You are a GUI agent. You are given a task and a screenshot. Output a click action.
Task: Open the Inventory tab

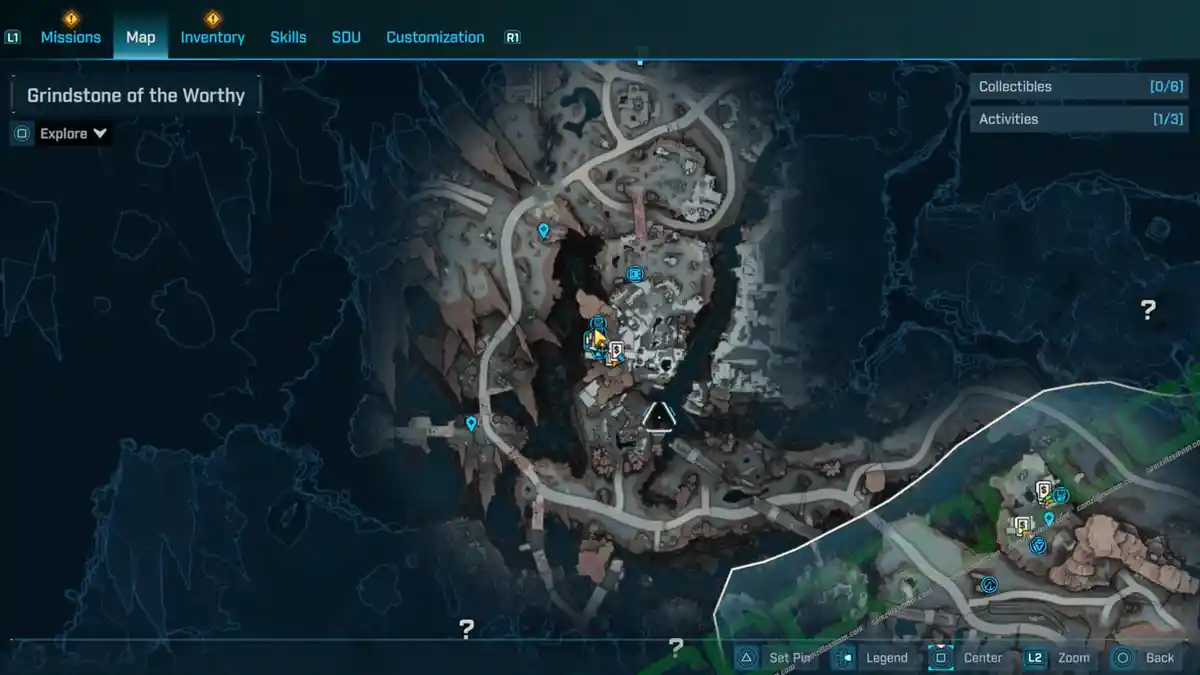point(212,37)
